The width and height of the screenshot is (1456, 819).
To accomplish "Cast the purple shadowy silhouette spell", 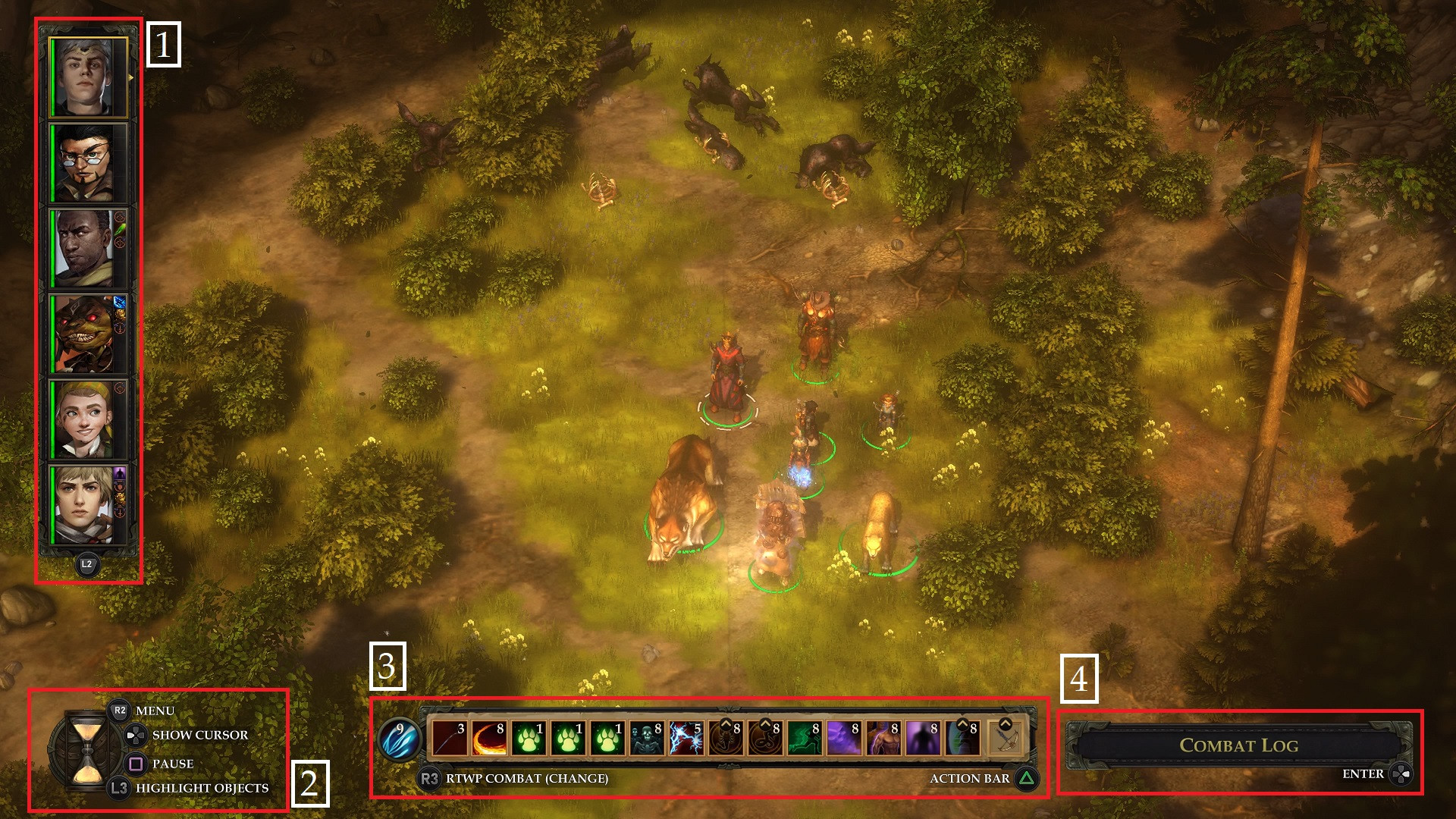I will point(923,739).
